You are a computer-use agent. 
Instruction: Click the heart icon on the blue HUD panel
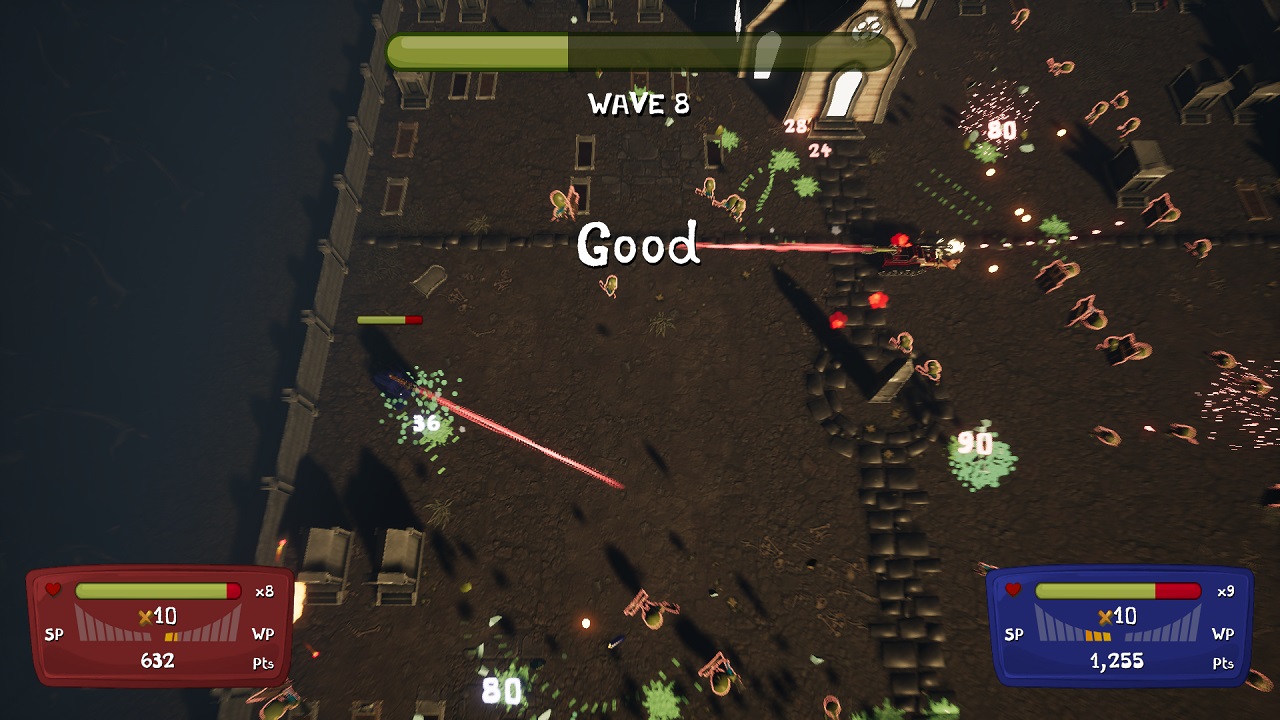click(1014, 590)
